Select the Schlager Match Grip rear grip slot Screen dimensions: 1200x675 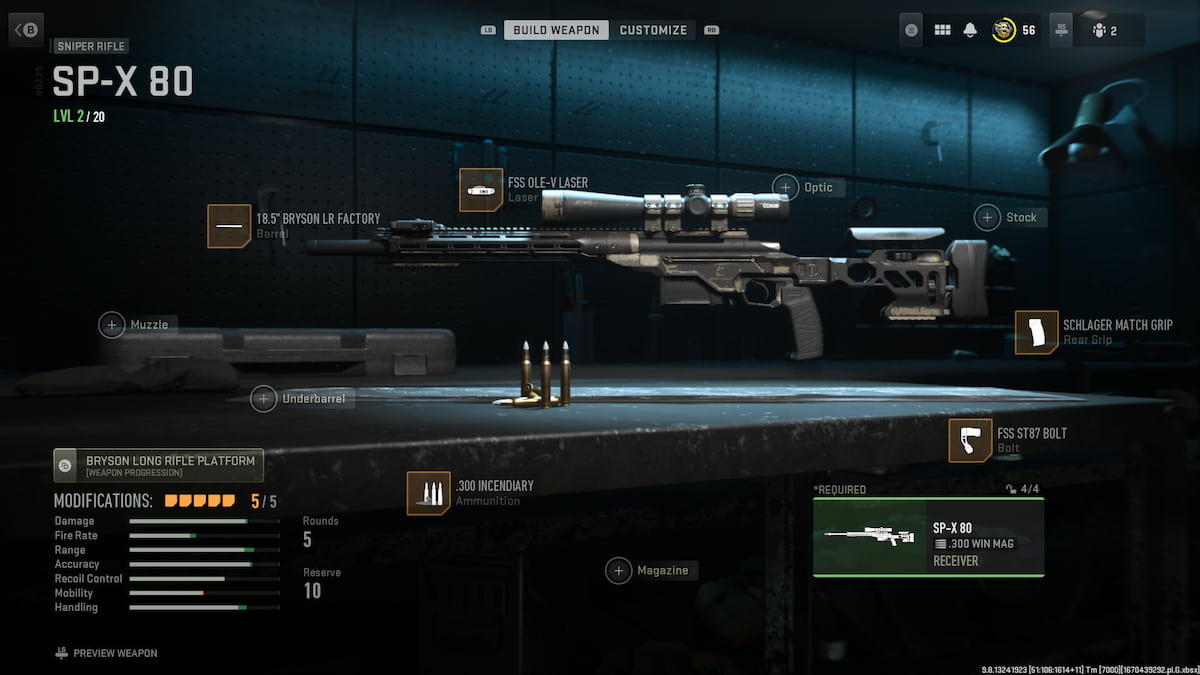(x=1036, y=332)
